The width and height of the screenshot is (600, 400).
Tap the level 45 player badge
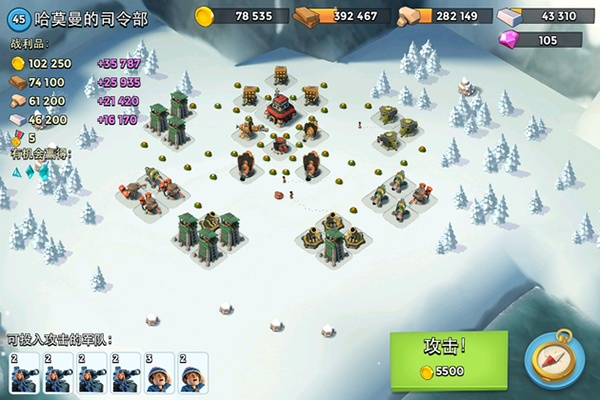click(x=17, y=18)
